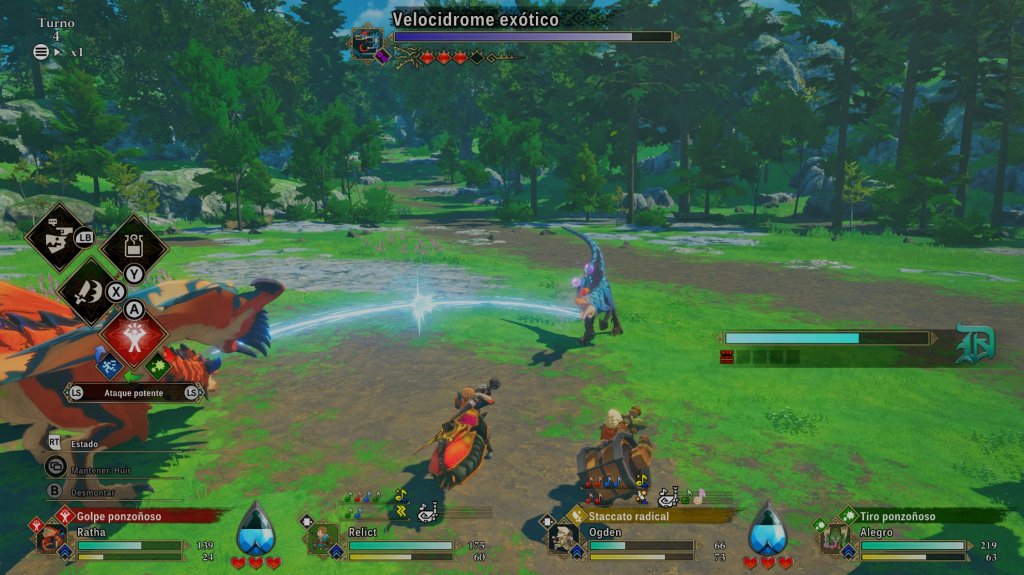
Task: Click the Ataque potente attack label
Action: (x=133, y=393)
